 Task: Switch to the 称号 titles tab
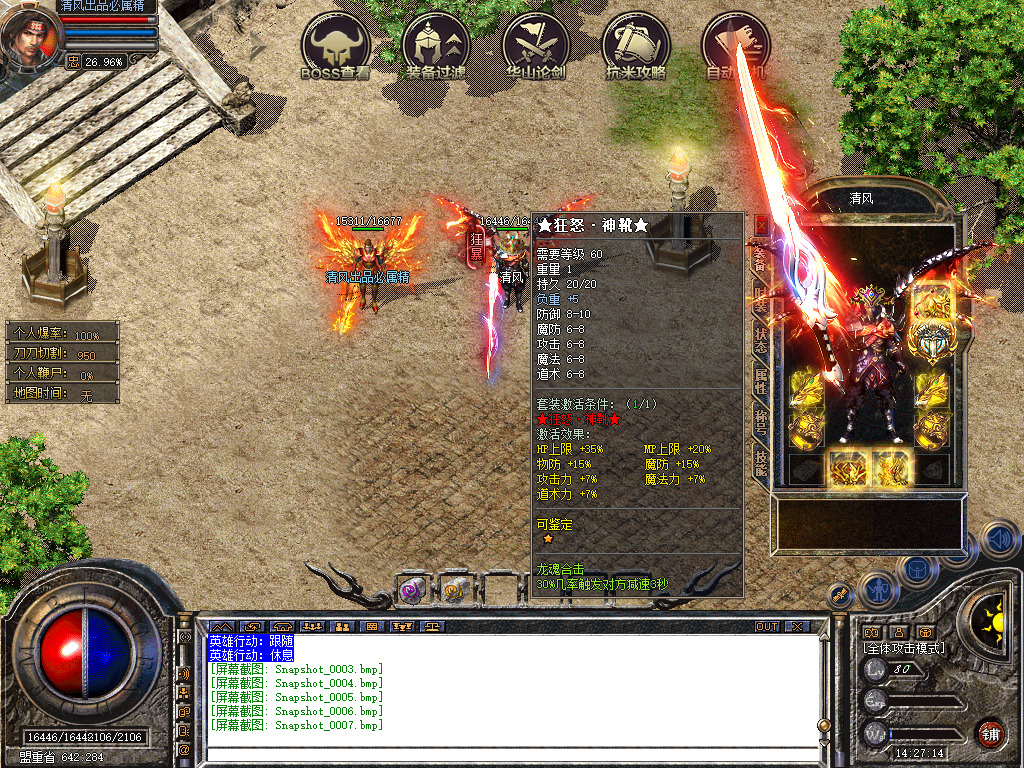(761, 422)
